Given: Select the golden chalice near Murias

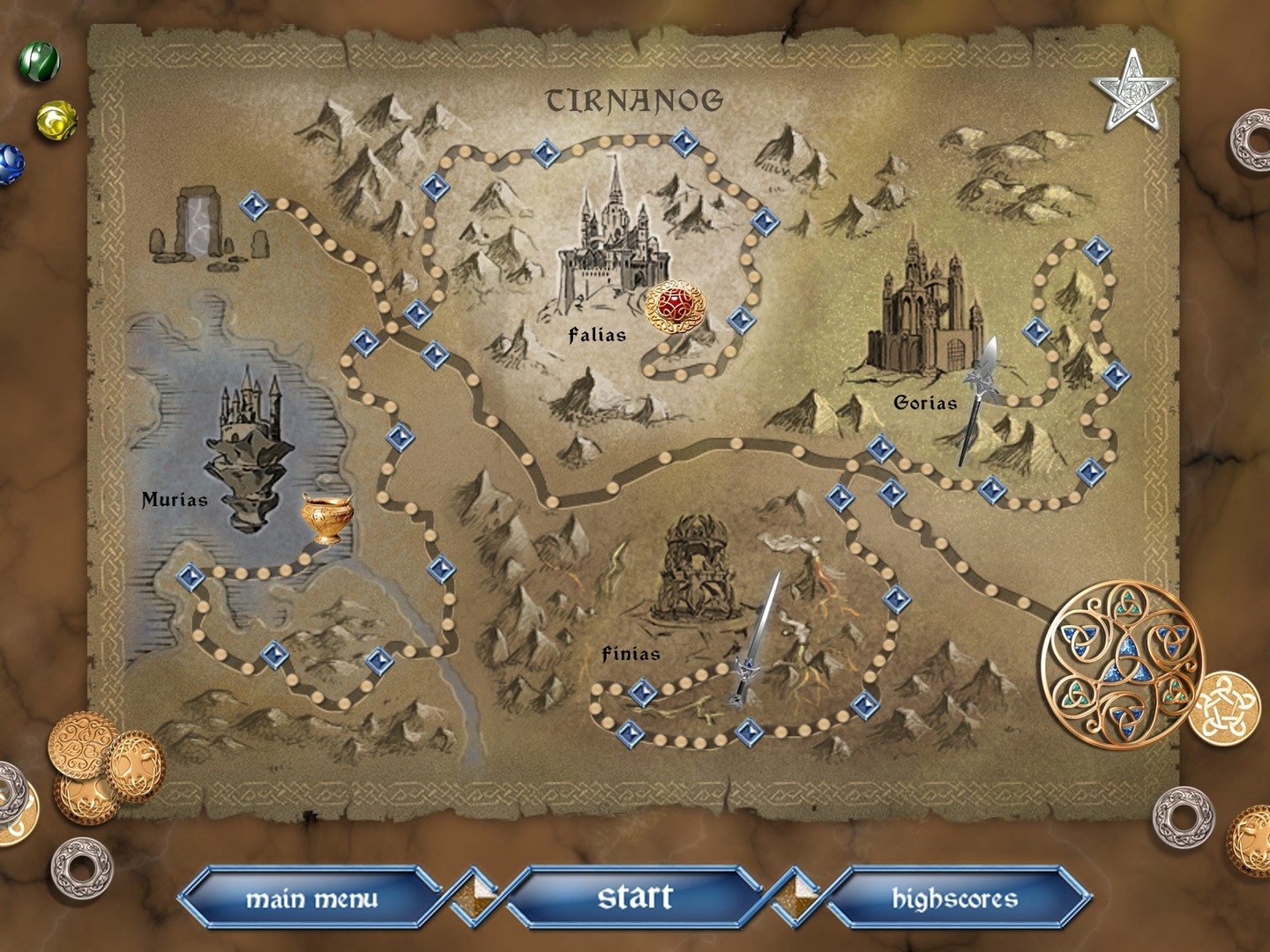Looking at the screenshot, I should [327, 518].
